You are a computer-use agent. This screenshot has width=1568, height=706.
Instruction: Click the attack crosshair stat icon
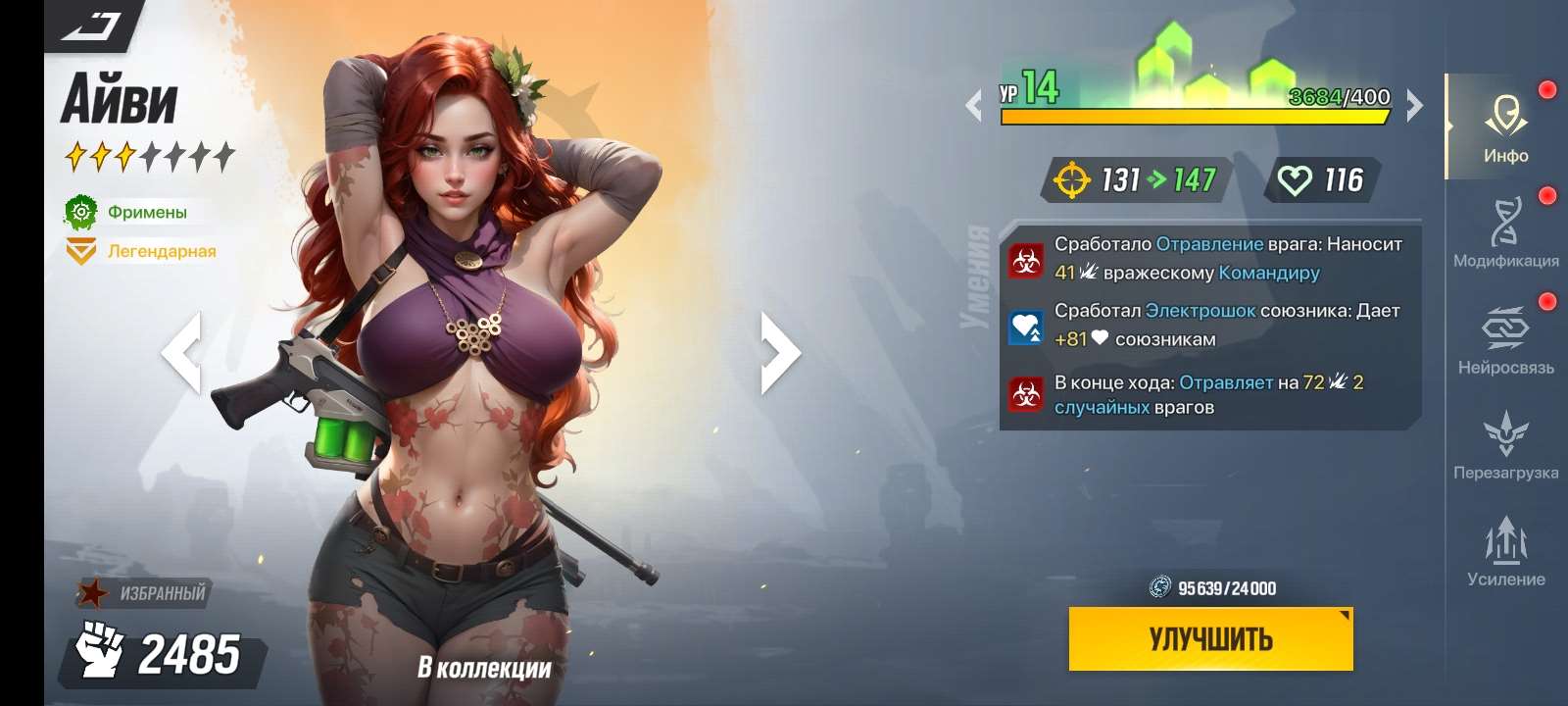click(x=1074, y=179)
